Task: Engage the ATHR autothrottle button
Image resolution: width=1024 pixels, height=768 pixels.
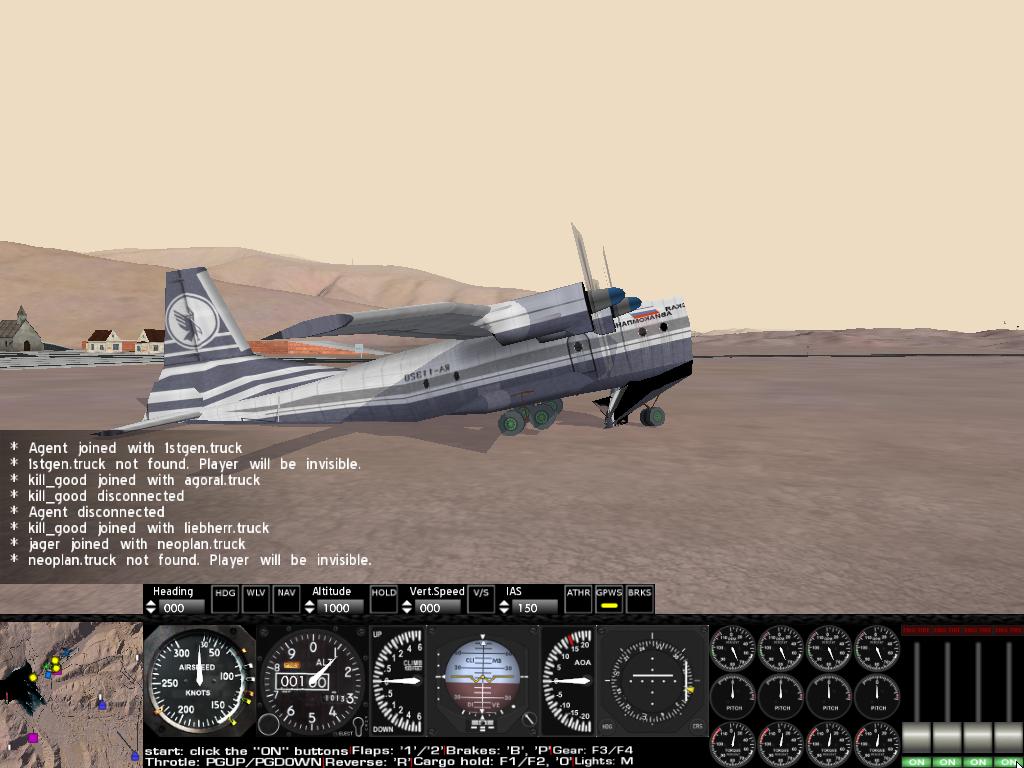Action: pos(578,598)
